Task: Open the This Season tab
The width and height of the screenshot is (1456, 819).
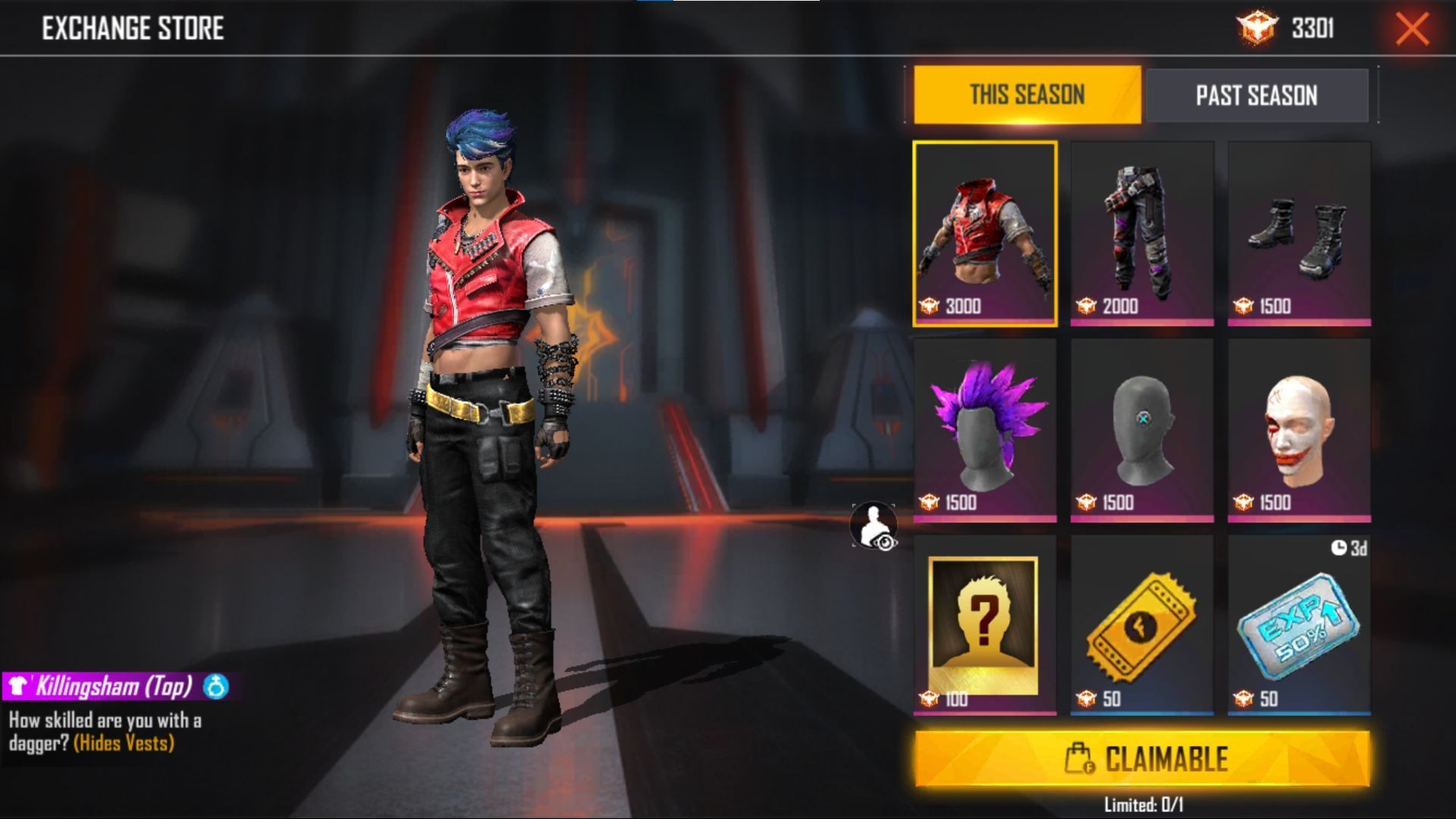Action: point(1028,95)
